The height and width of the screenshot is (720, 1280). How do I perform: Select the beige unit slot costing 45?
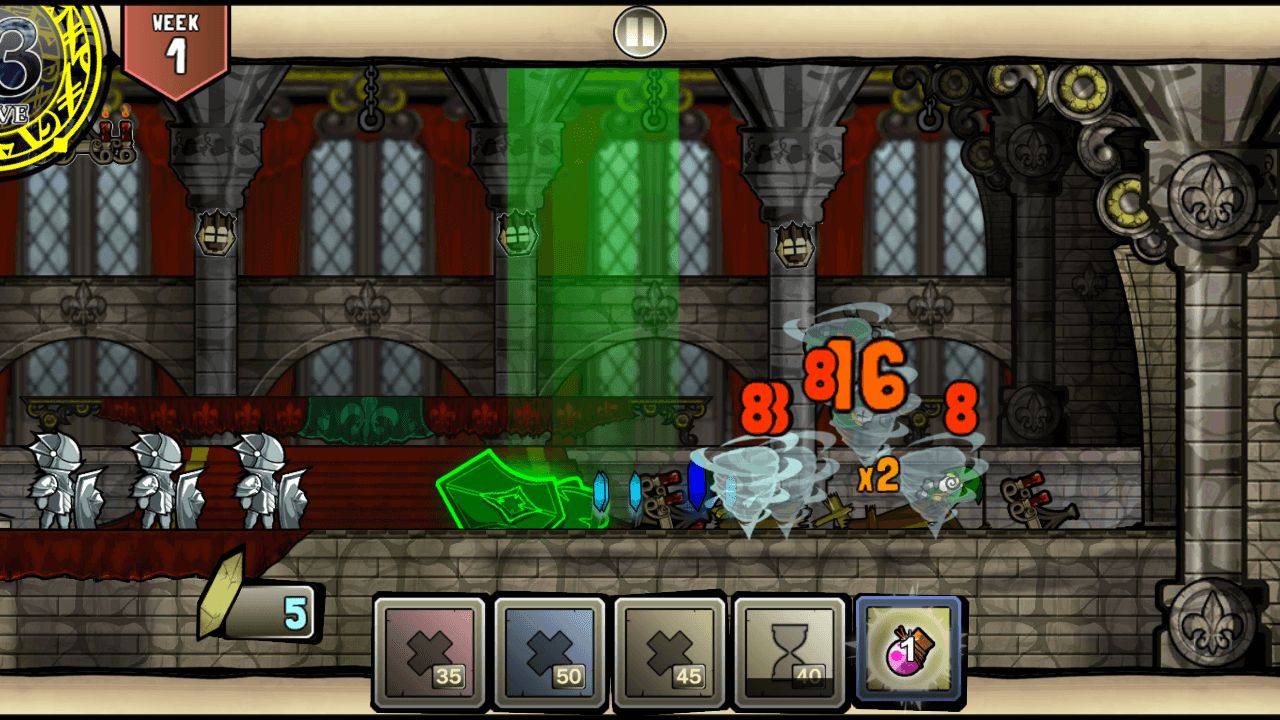(x=669, y=651)
